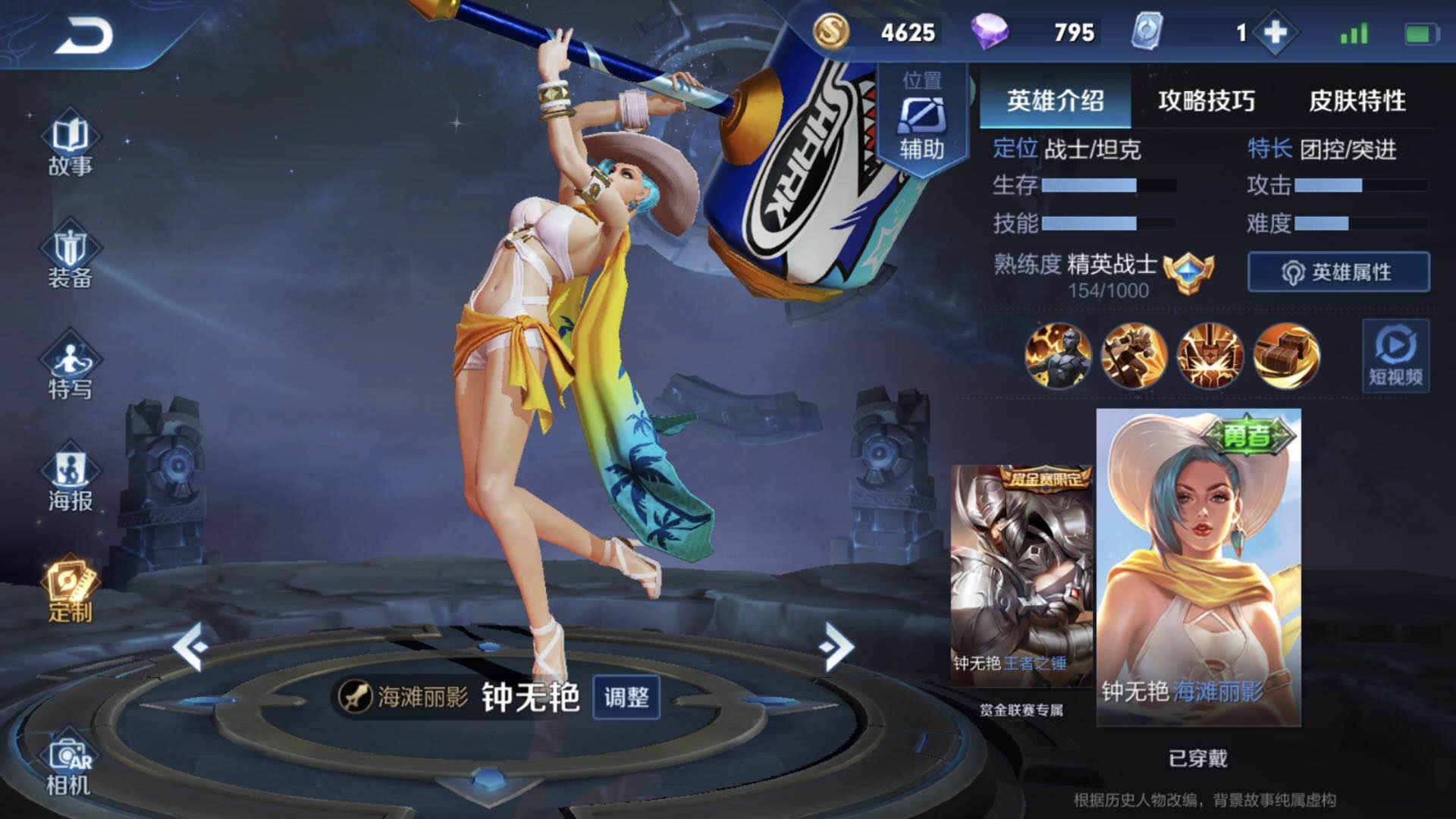This screenshot has height=819, width=1456.
Task: Open the 故事 story panel
Action: (73, 144)
